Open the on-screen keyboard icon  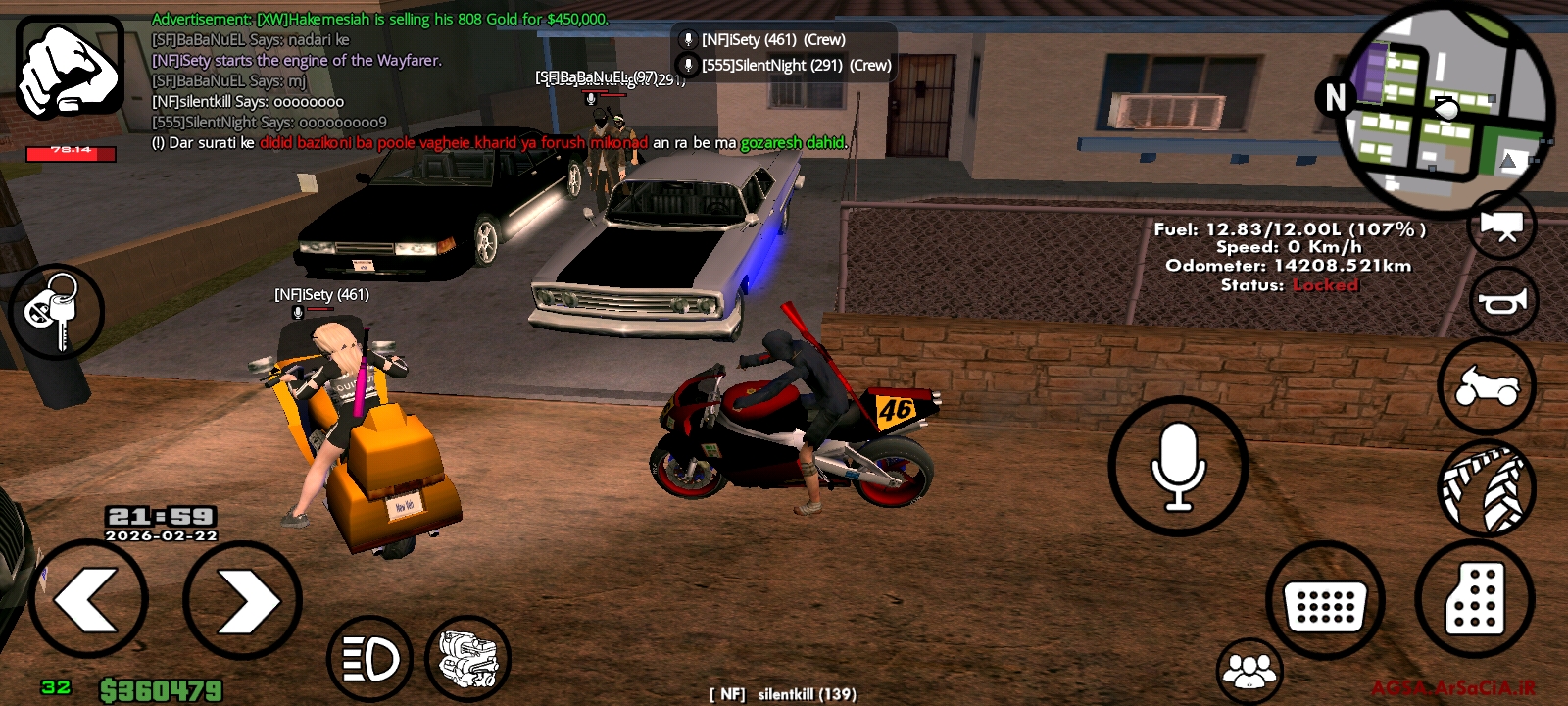pyautogui.click(x=1327, y=602)
